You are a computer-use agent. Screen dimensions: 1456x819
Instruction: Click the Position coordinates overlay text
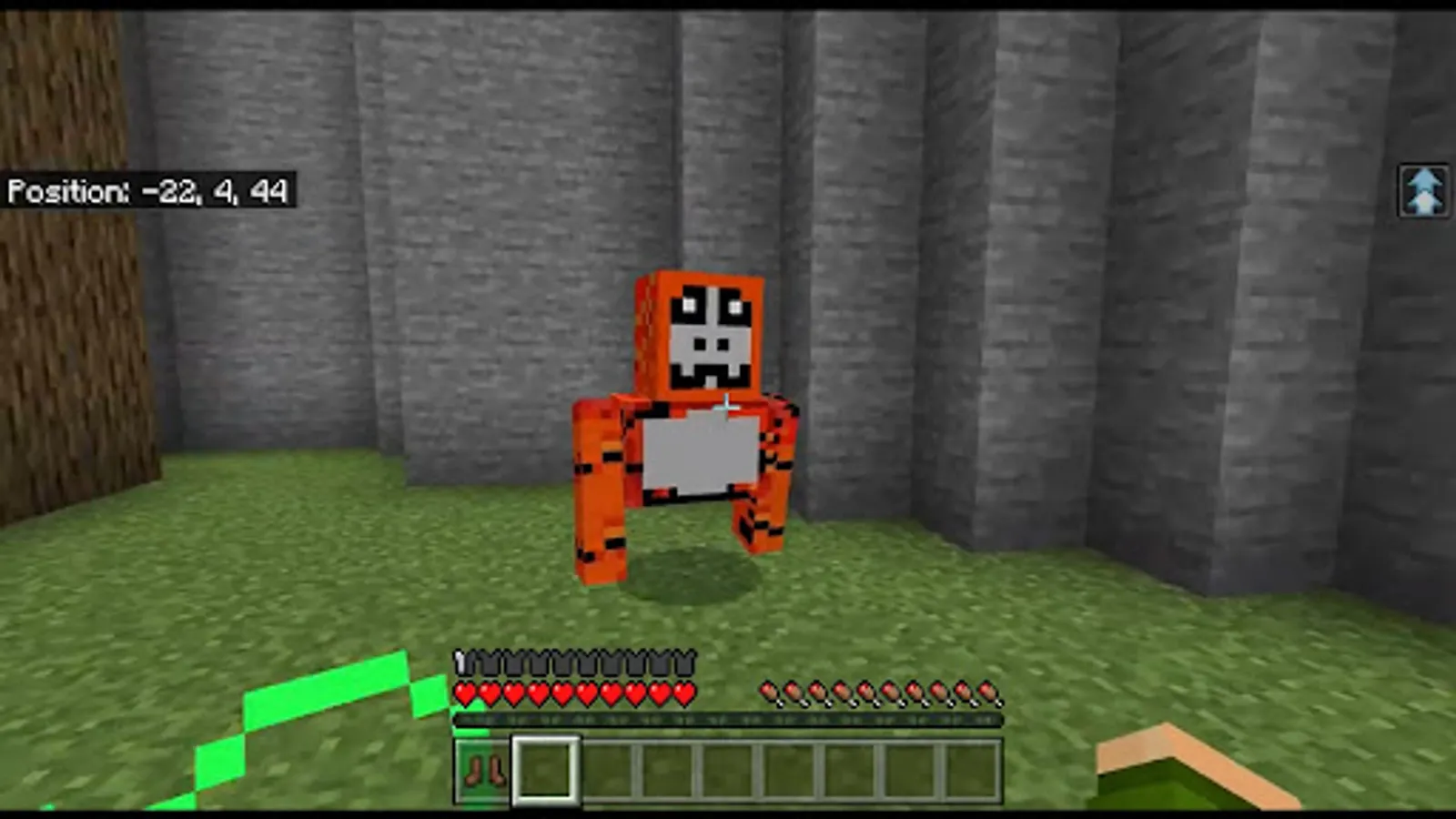click(150, 191)
